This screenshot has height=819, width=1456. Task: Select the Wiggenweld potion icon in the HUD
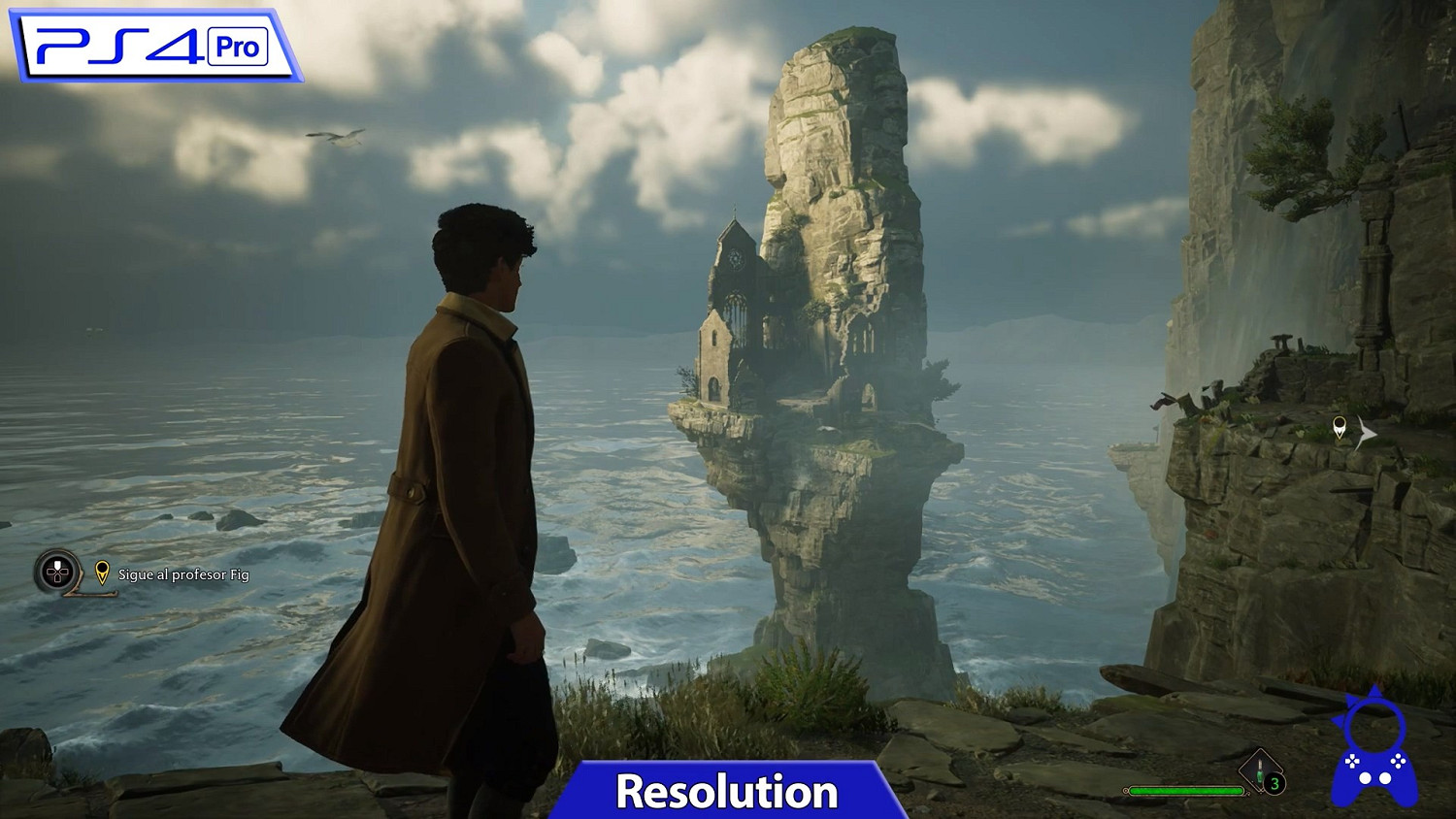click(1259, 770)
